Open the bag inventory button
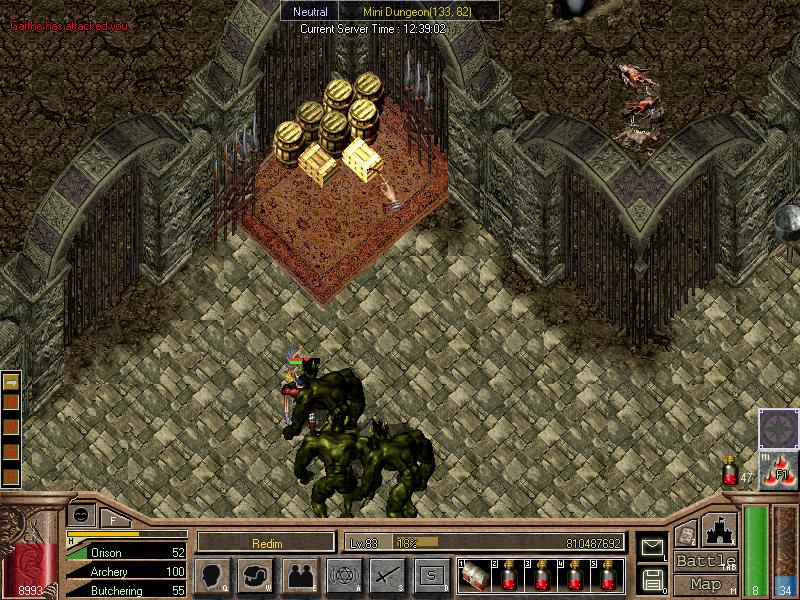The height and width of the screenshot is (600, 800). (x=255, y=575)
